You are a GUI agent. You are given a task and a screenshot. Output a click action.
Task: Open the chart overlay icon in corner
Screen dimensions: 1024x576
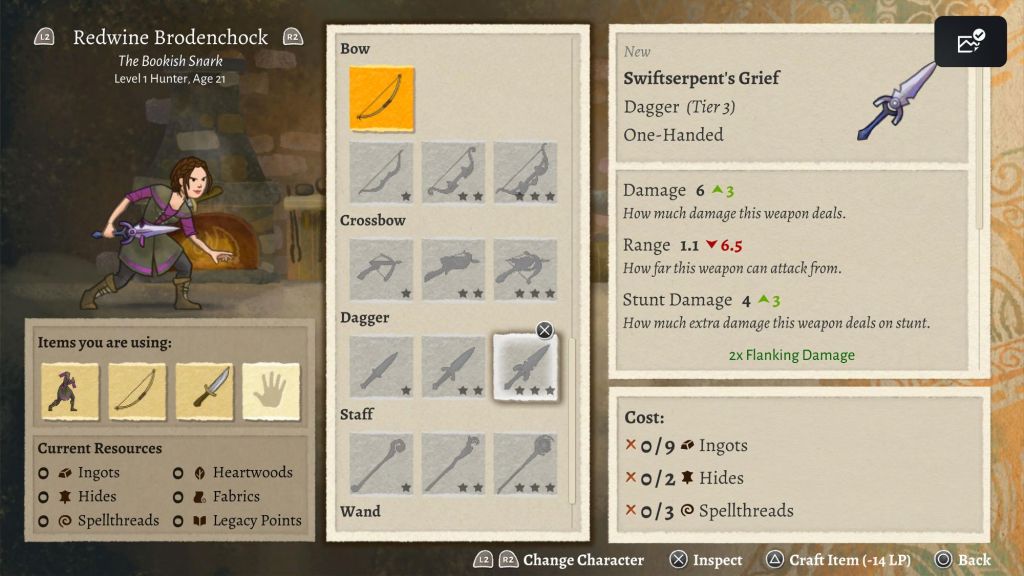(x=970, y=42)
